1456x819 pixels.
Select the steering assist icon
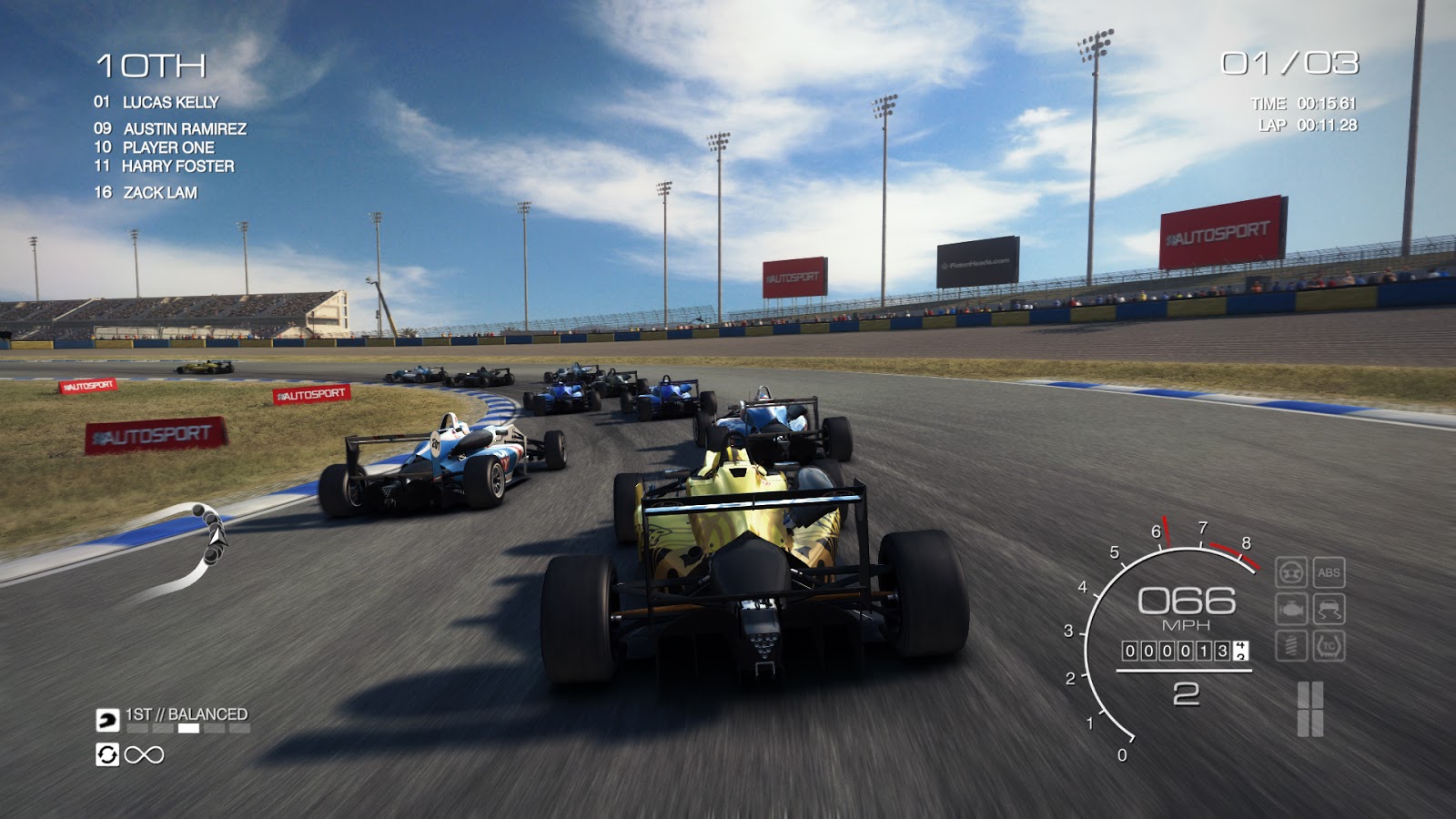click(1291, 571)
